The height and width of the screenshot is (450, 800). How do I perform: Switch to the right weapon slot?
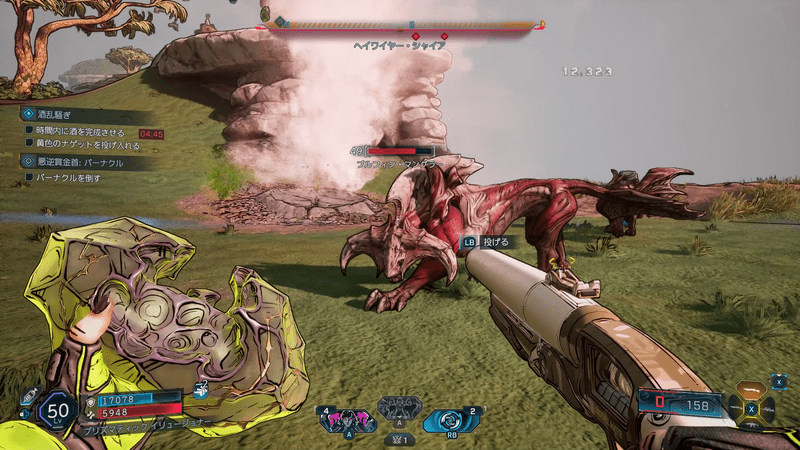point(770,409)
